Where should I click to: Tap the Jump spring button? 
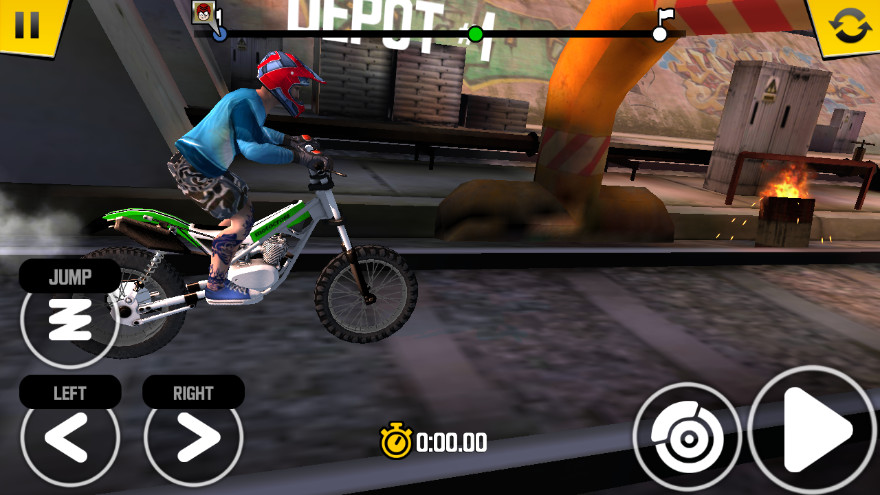pos(69,319)
